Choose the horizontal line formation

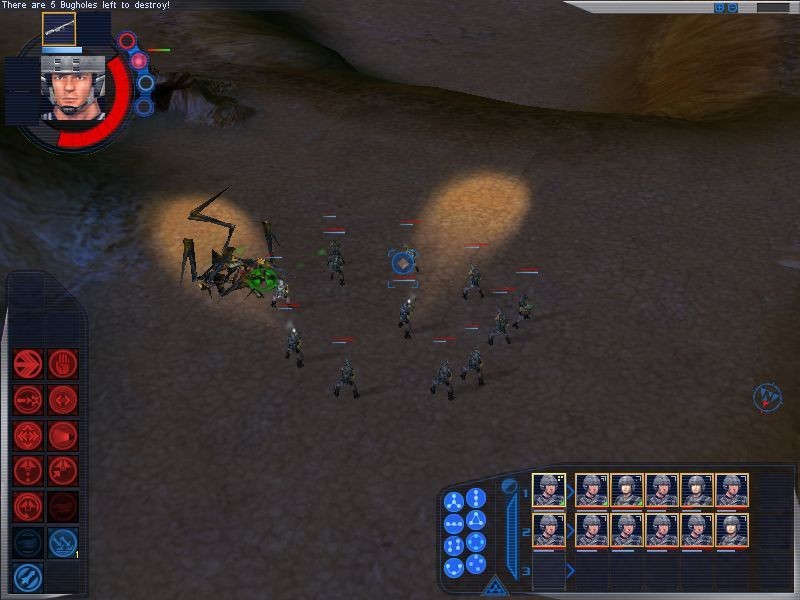click(453, 523)
